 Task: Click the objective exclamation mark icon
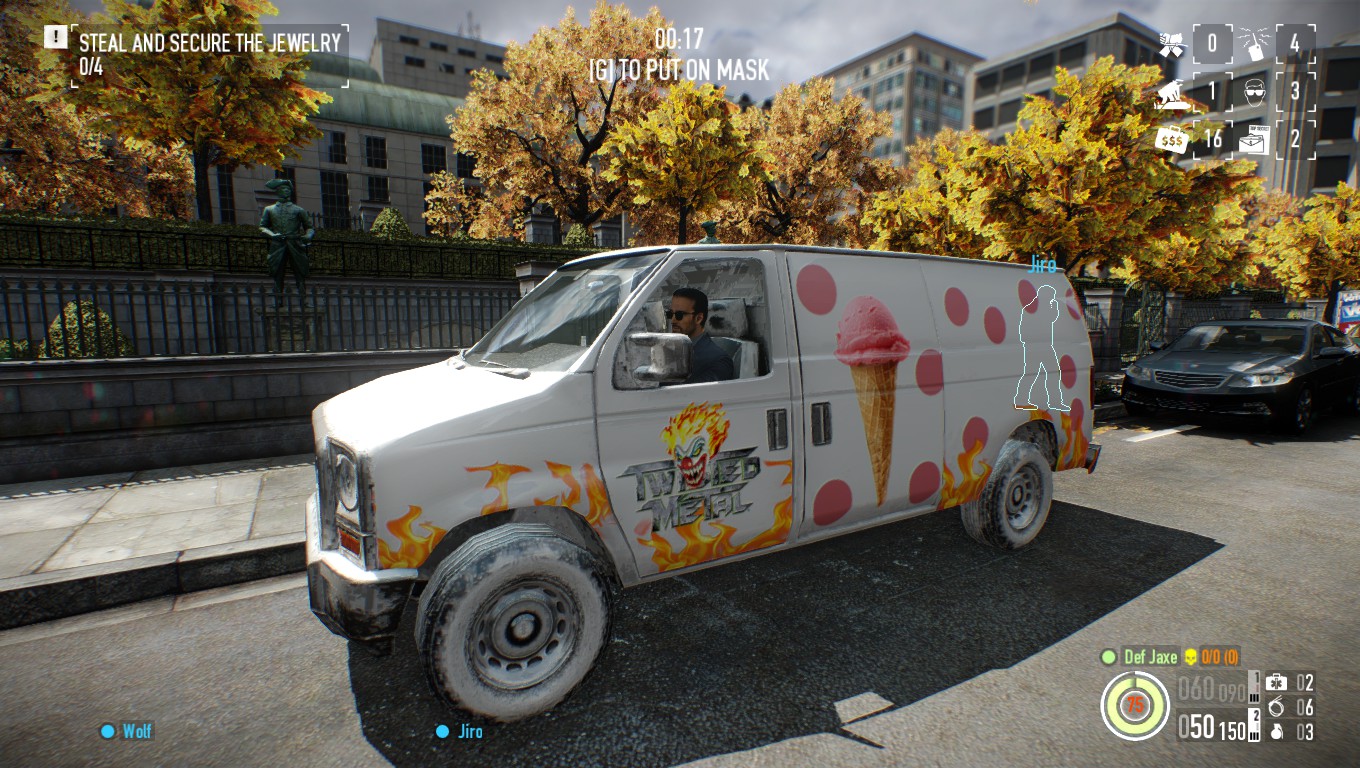point(56,38)
